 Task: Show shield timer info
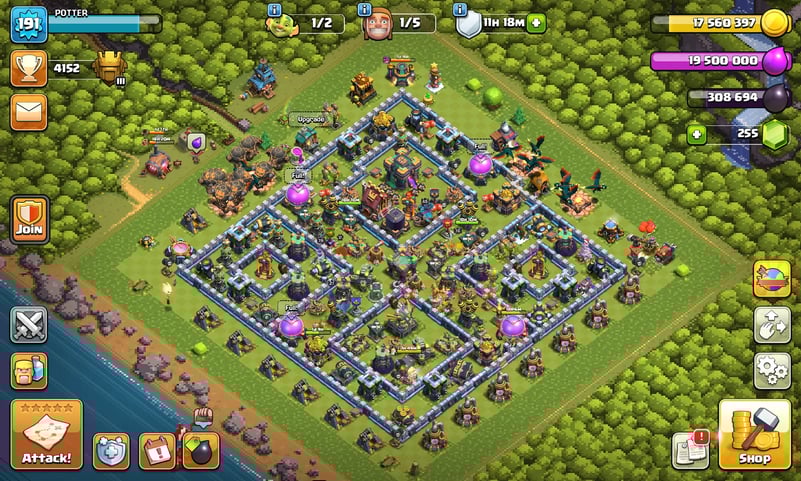click(x=461, y=9)
